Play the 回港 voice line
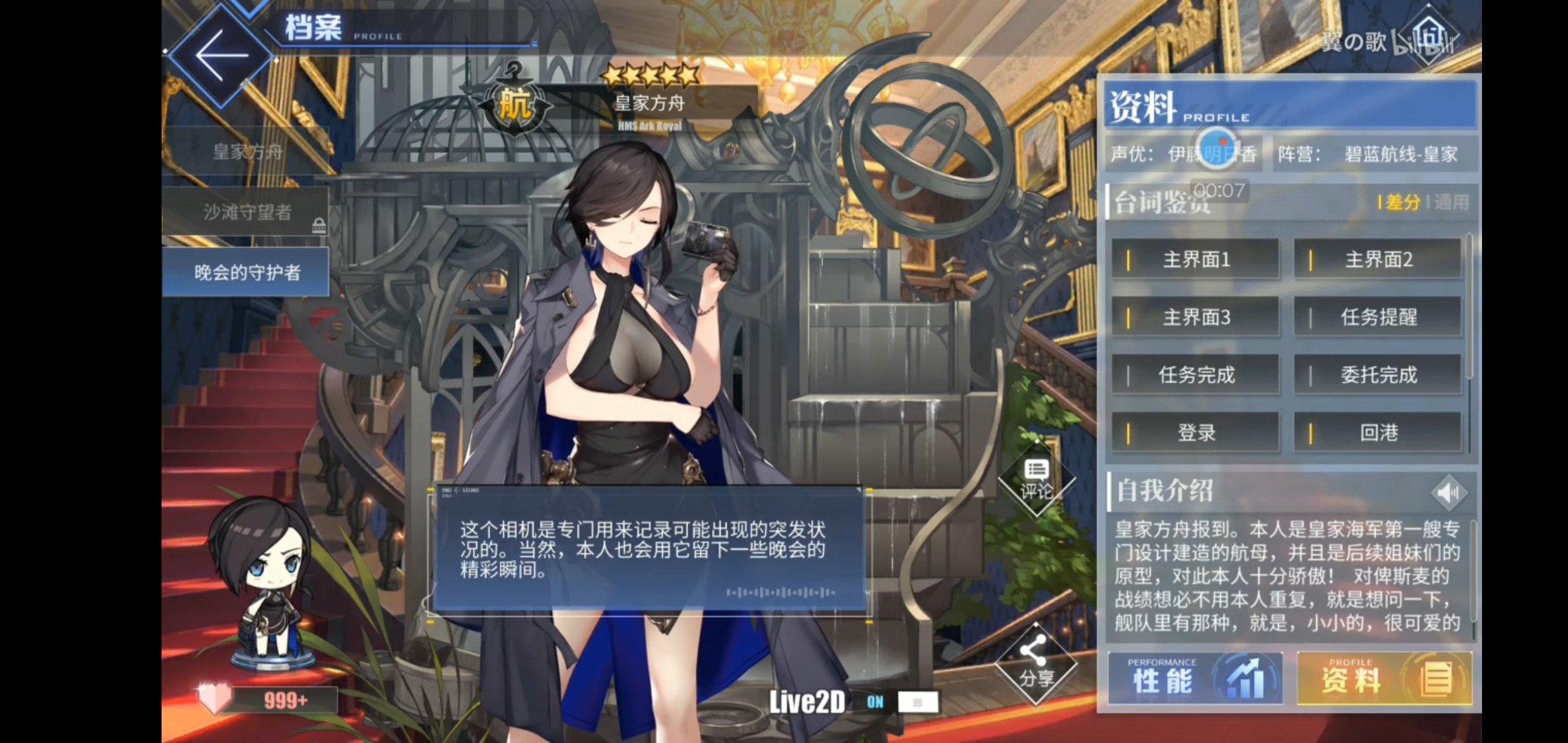 click(1378, 433)
